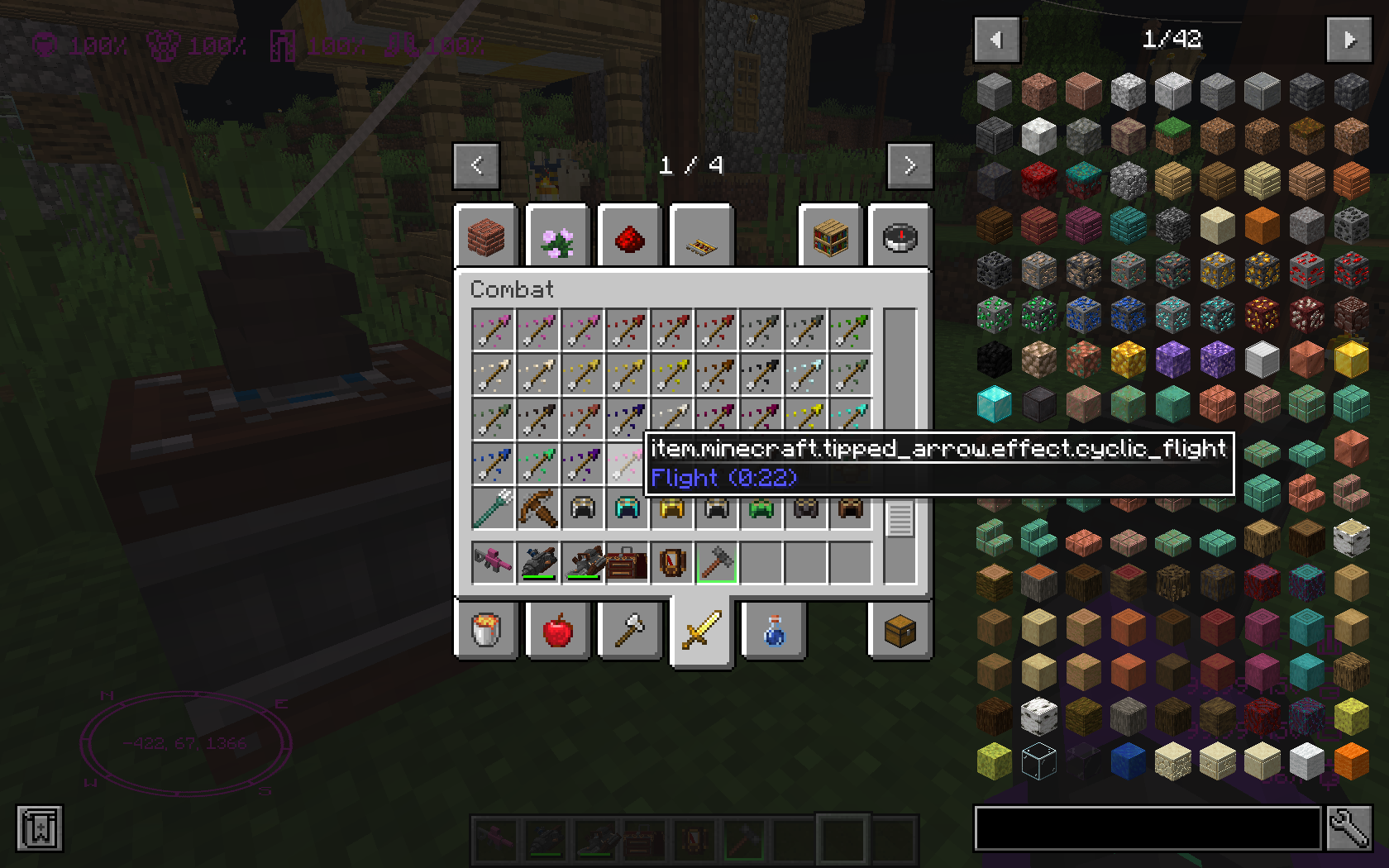Viewport: 1389px width, 868px height.
Task: Switch to the Combat sword tab
Action: (700, 629)
